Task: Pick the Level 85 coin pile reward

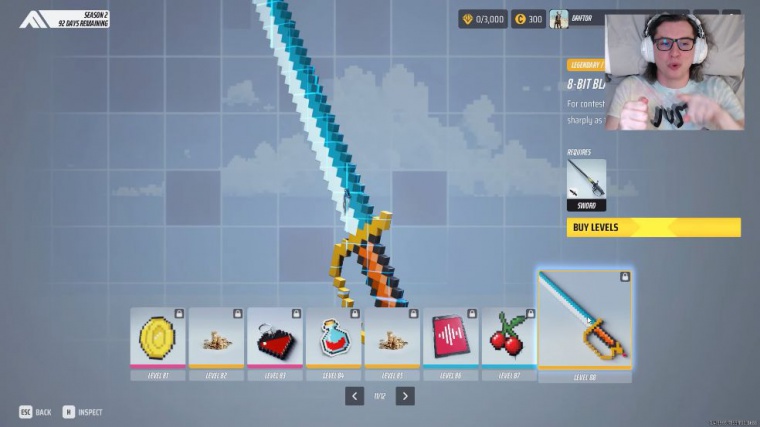Action: tap(392, 340)
